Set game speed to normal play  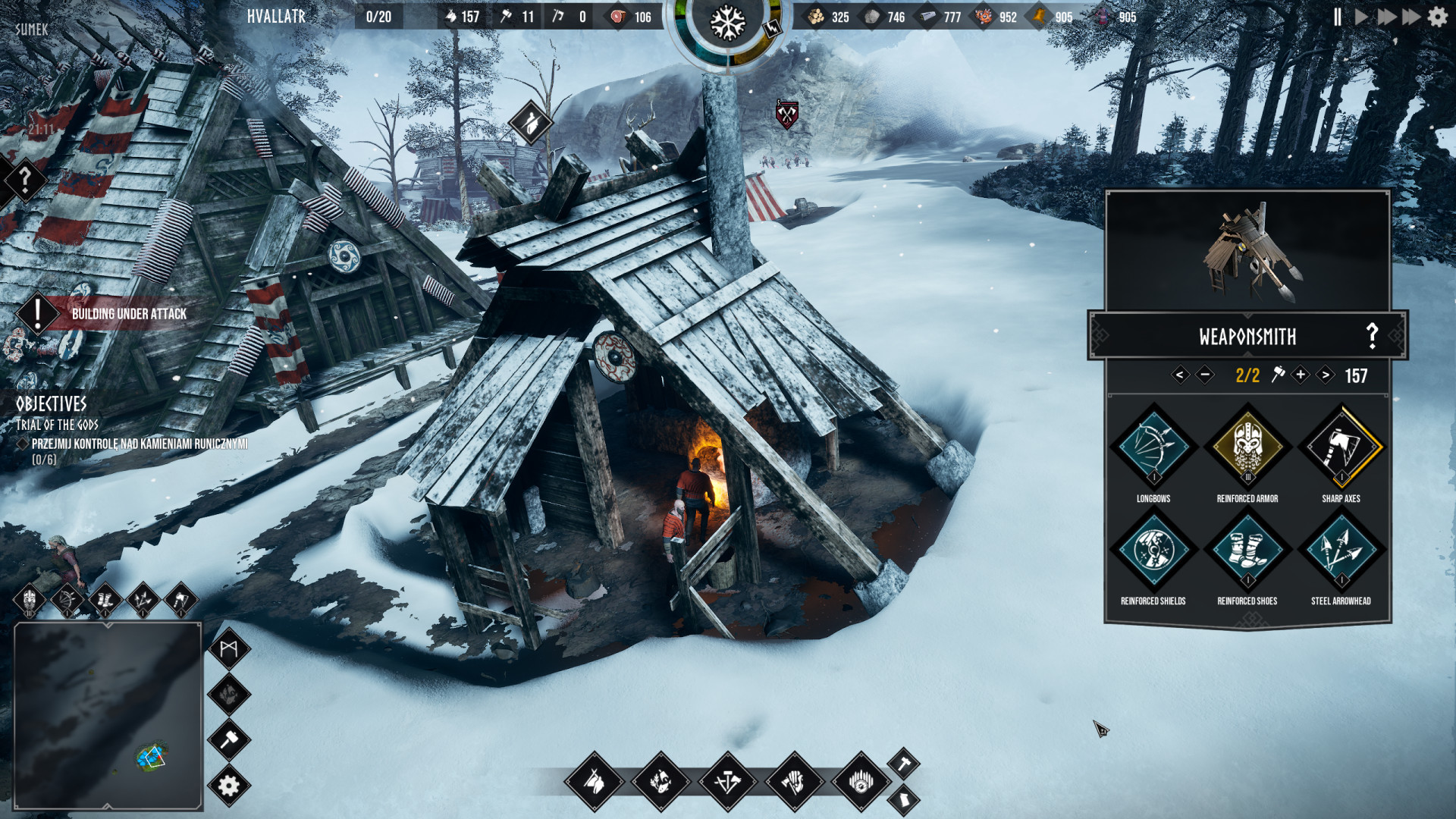[1361, 17]
